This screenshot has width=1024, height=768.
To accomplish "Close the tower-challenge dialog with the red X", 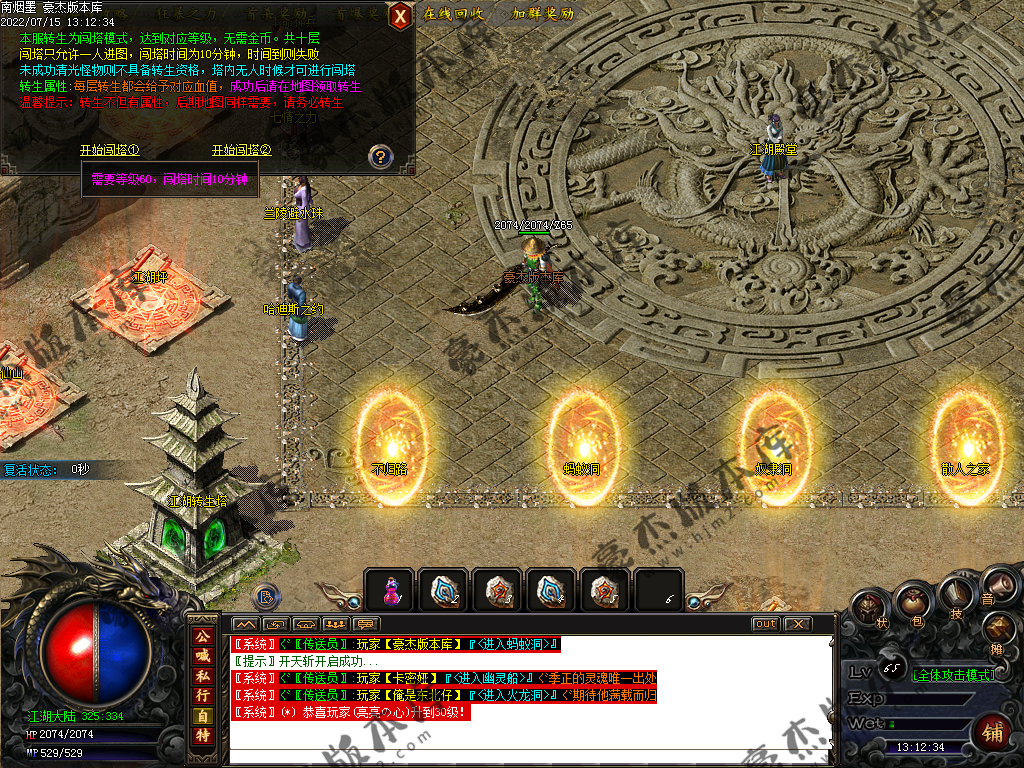I will [400, 15].
